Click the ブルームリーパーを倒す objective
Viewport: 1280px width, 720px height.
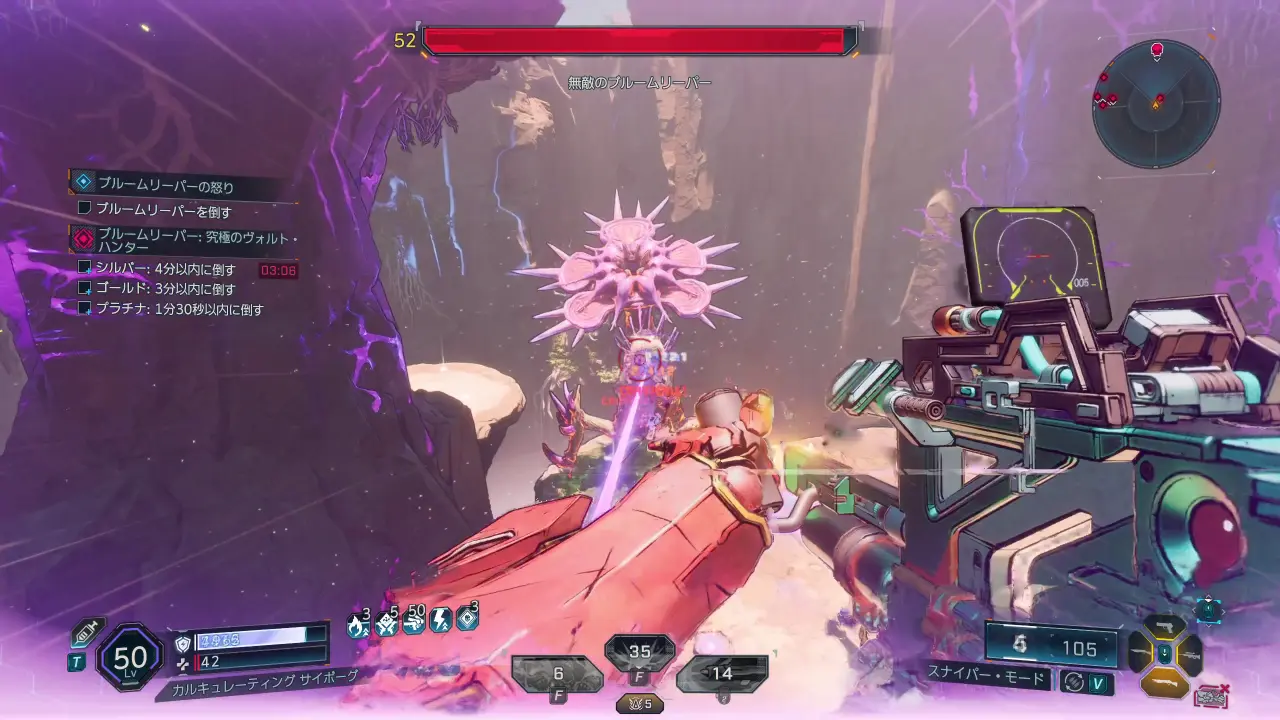coord(164,210)
